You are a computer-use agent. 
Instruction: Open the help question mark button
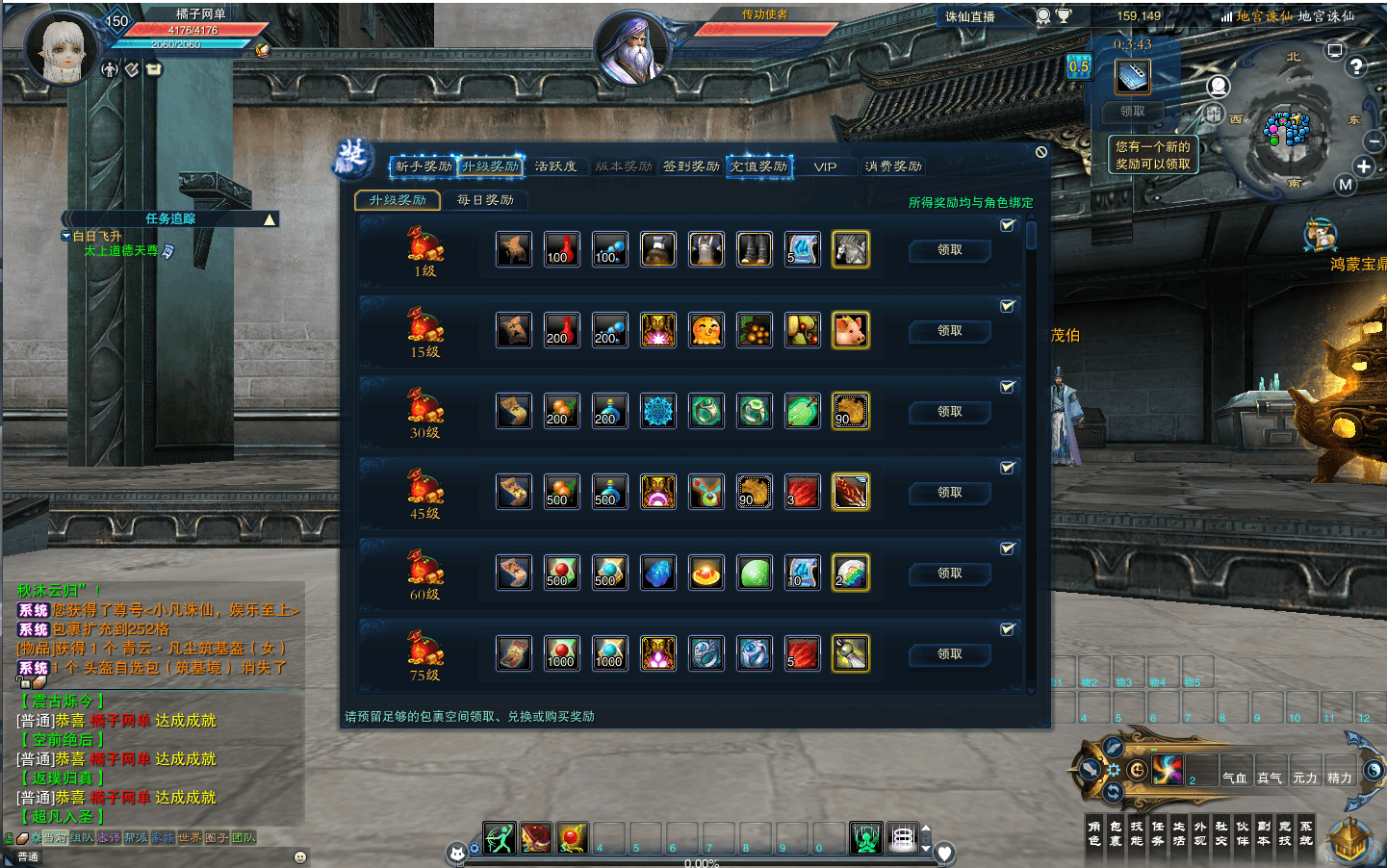pos(1356,66)
